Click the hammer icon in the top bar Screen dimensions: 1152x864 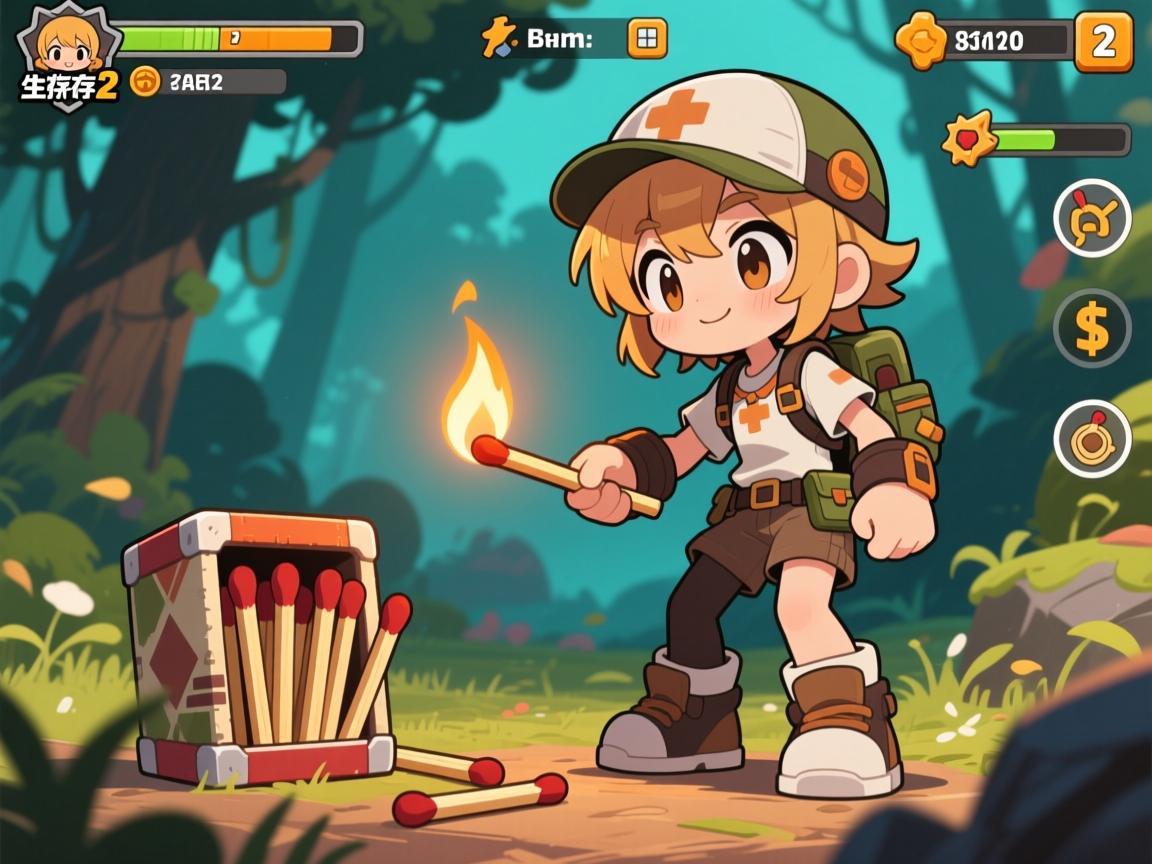click(496, 39)
